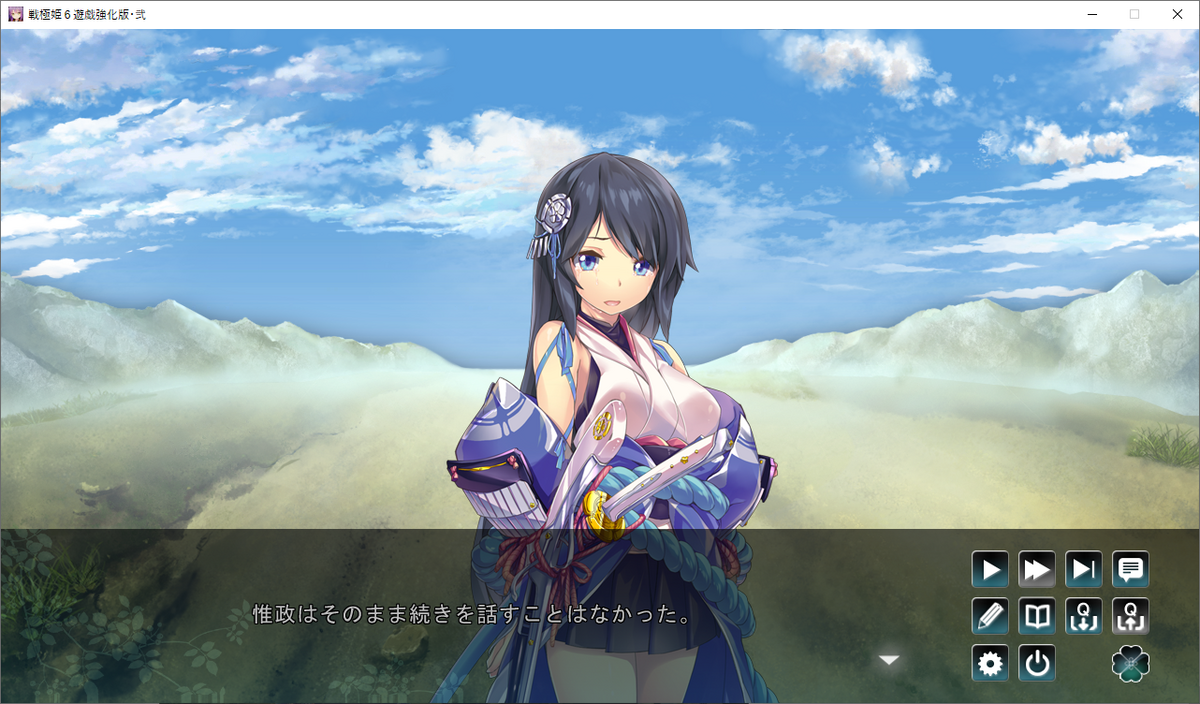Open the load menu open-book icon

point(1037,616)
